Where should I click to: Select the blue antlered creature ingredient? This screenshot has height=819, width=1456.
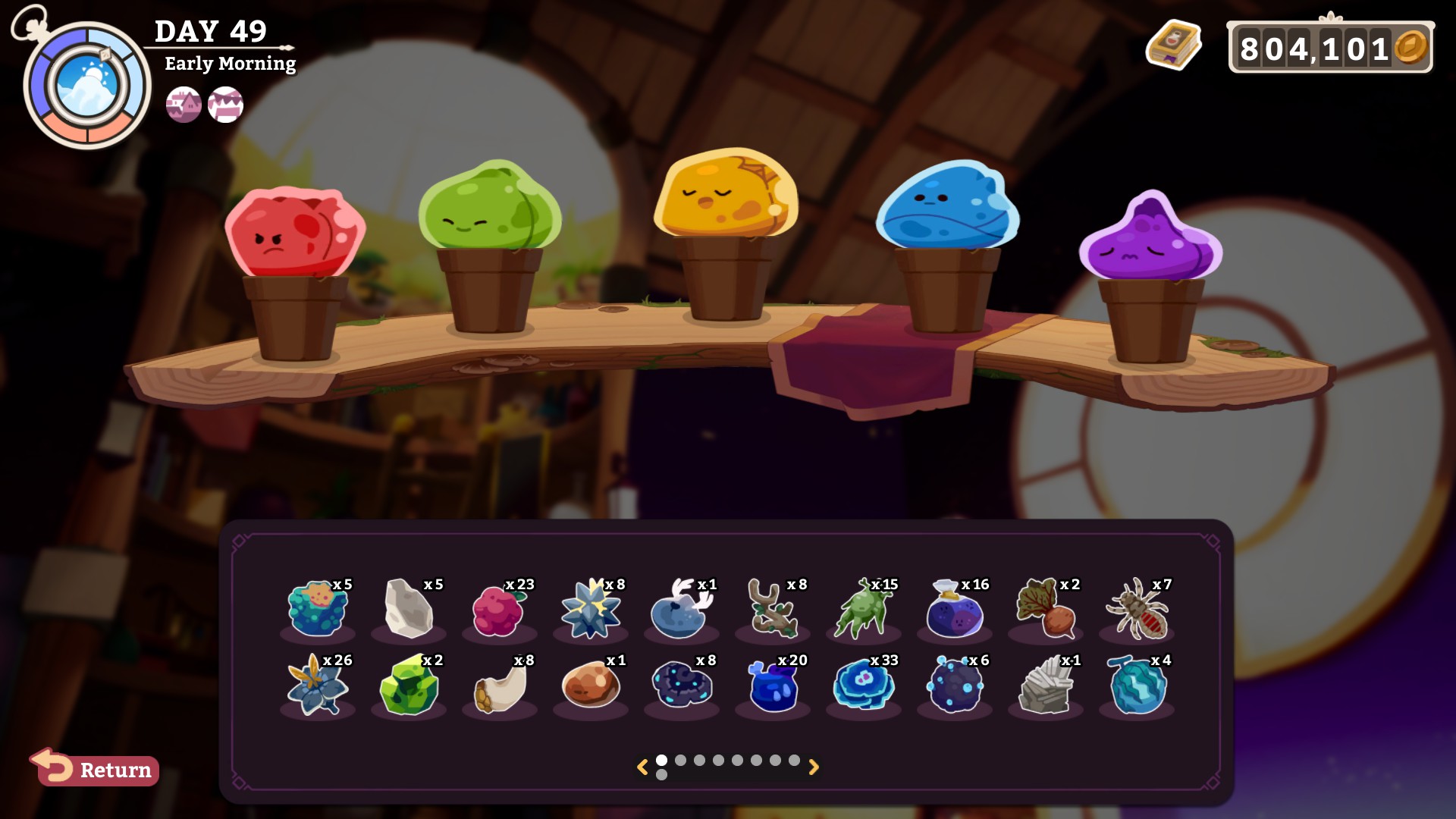(680, 611)
